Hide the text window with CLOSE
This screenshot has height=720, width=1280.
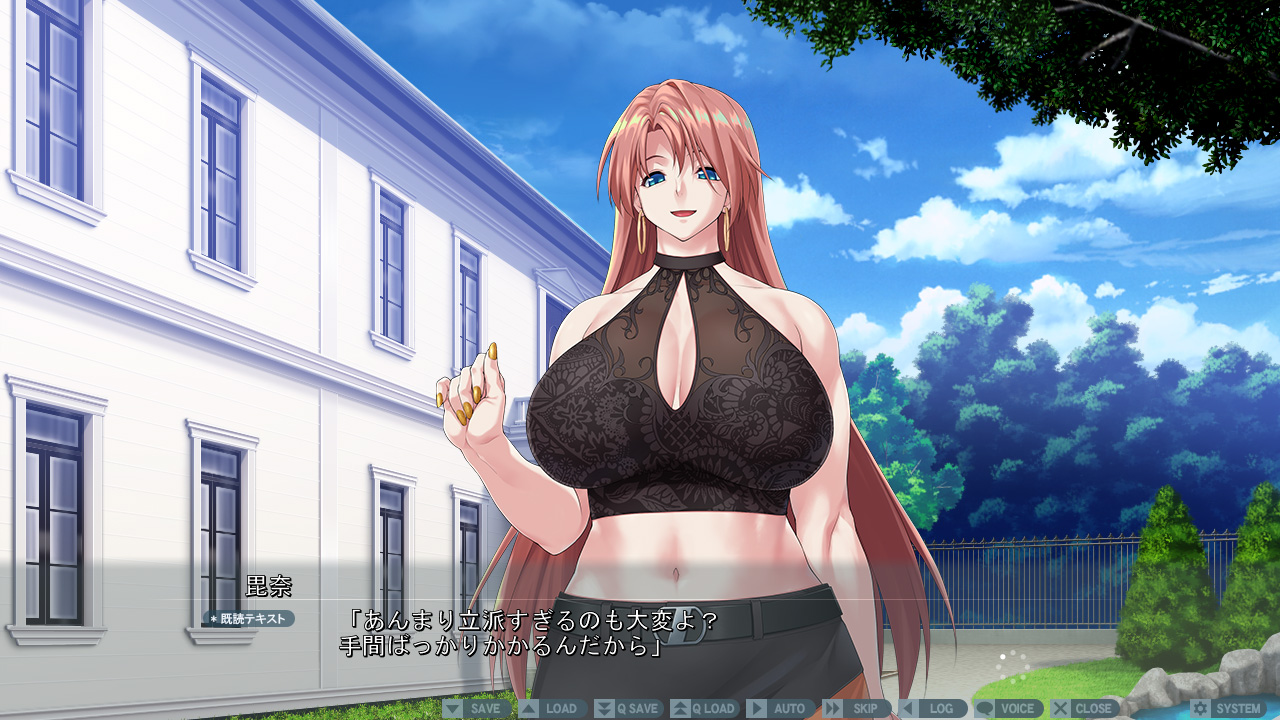tap(1084, 708)
